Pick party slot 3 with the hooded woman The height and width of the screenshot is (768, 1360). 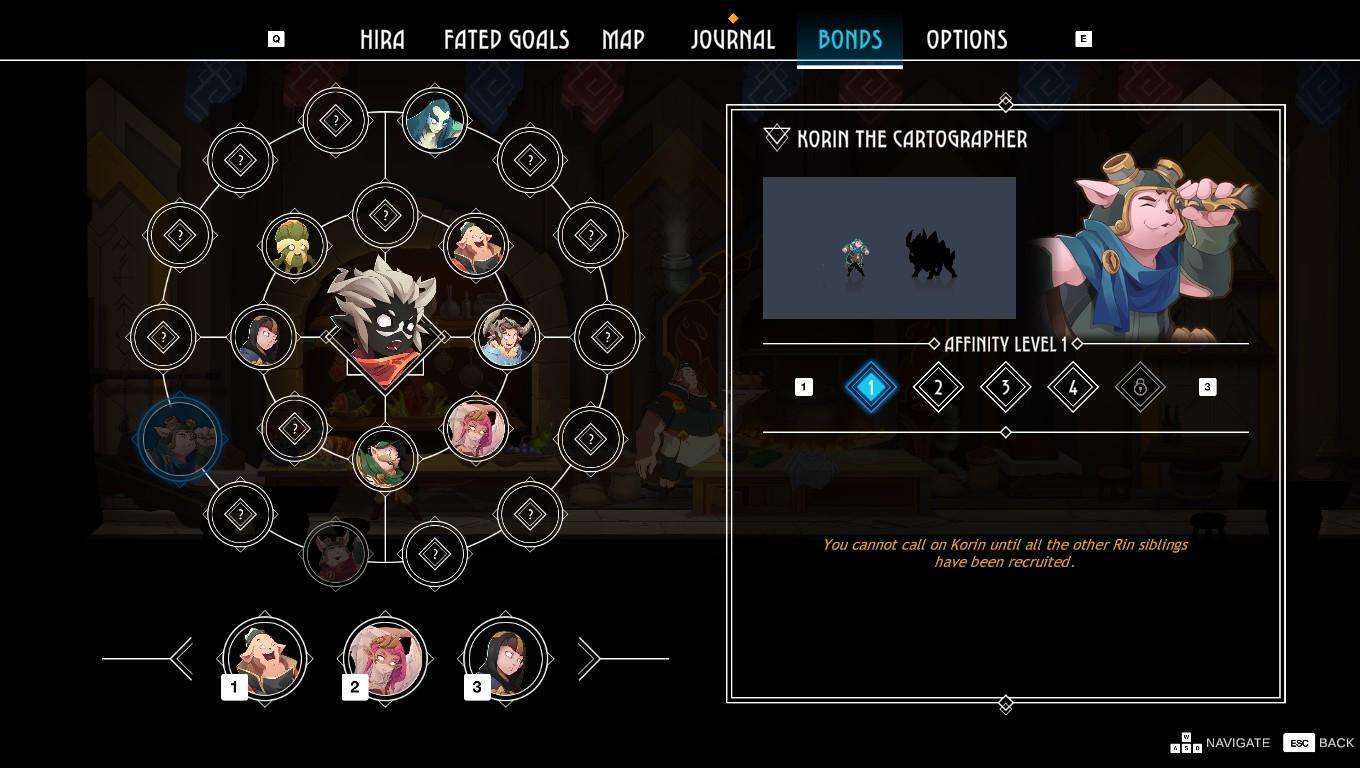[x=505, y=659]
